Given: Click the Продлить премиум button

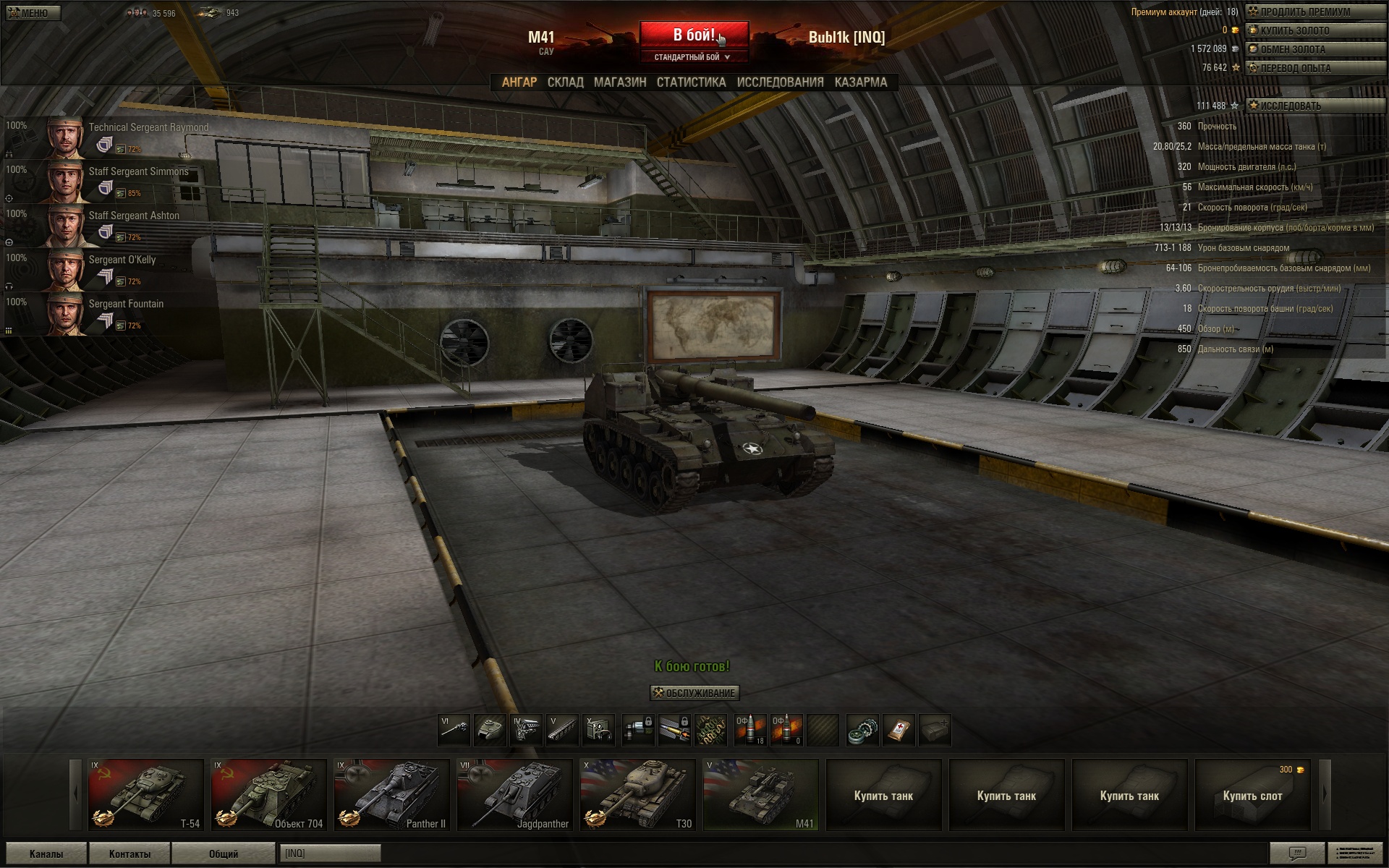Looking at the screenshot, I should (x=1314, y=12).
